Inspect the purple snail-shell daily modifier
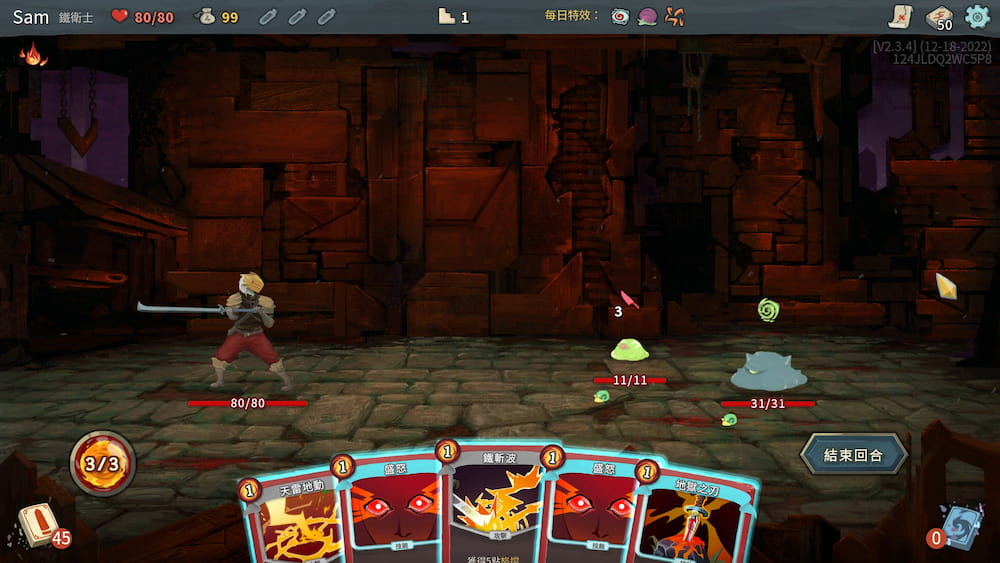Screen dimensions: 1000x563 647,16
